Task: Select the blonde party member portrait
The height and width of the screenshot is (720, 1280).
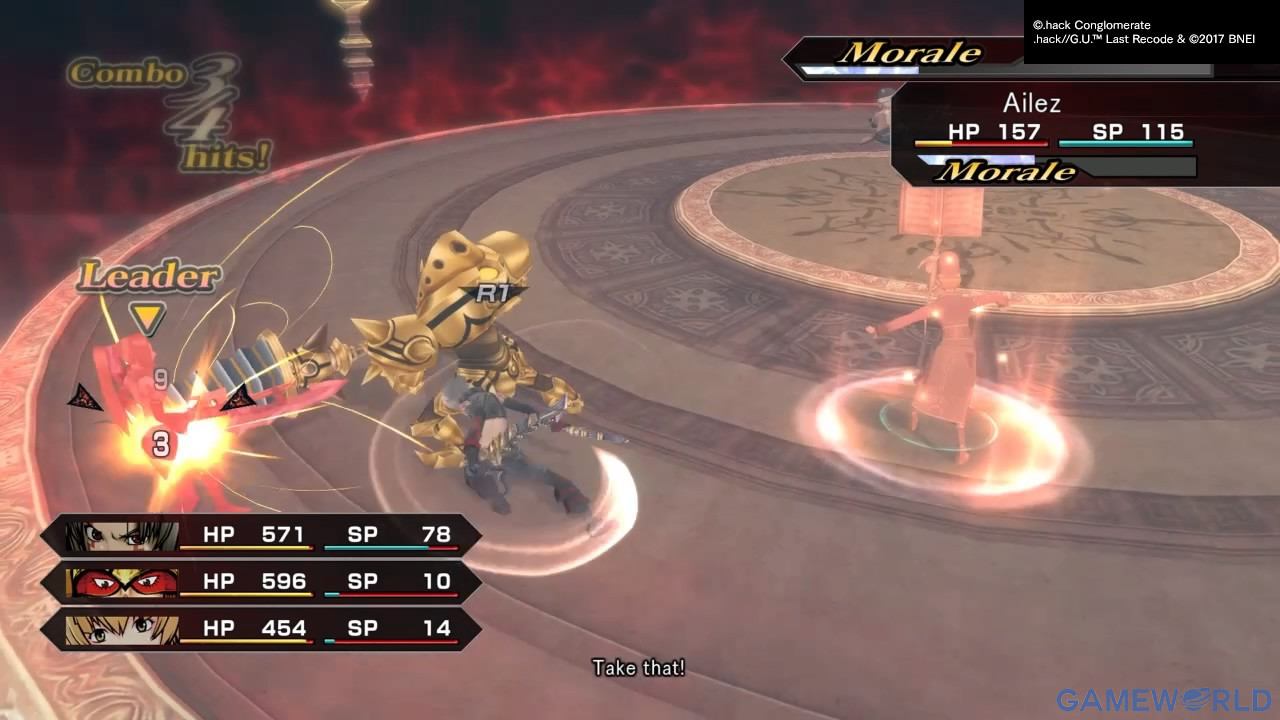Action: (122, 629)
